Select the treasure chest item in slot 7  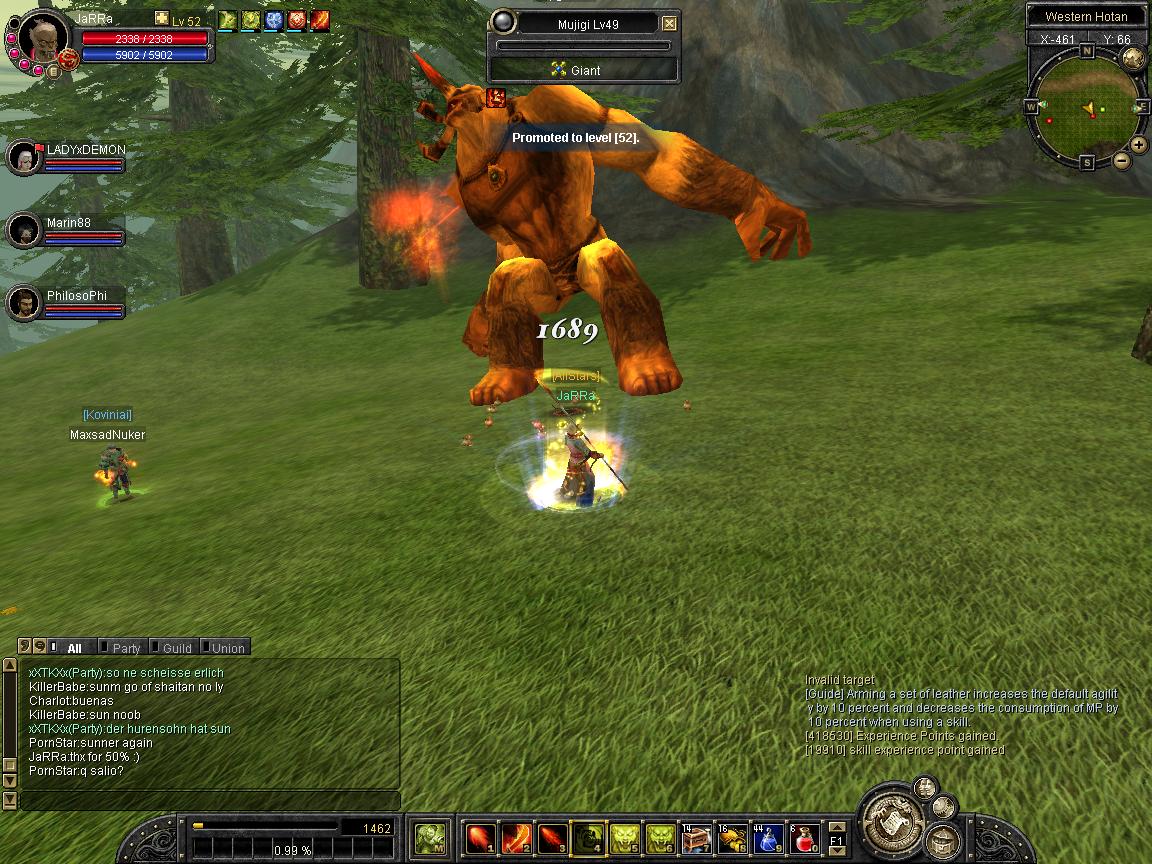[696, 838]
